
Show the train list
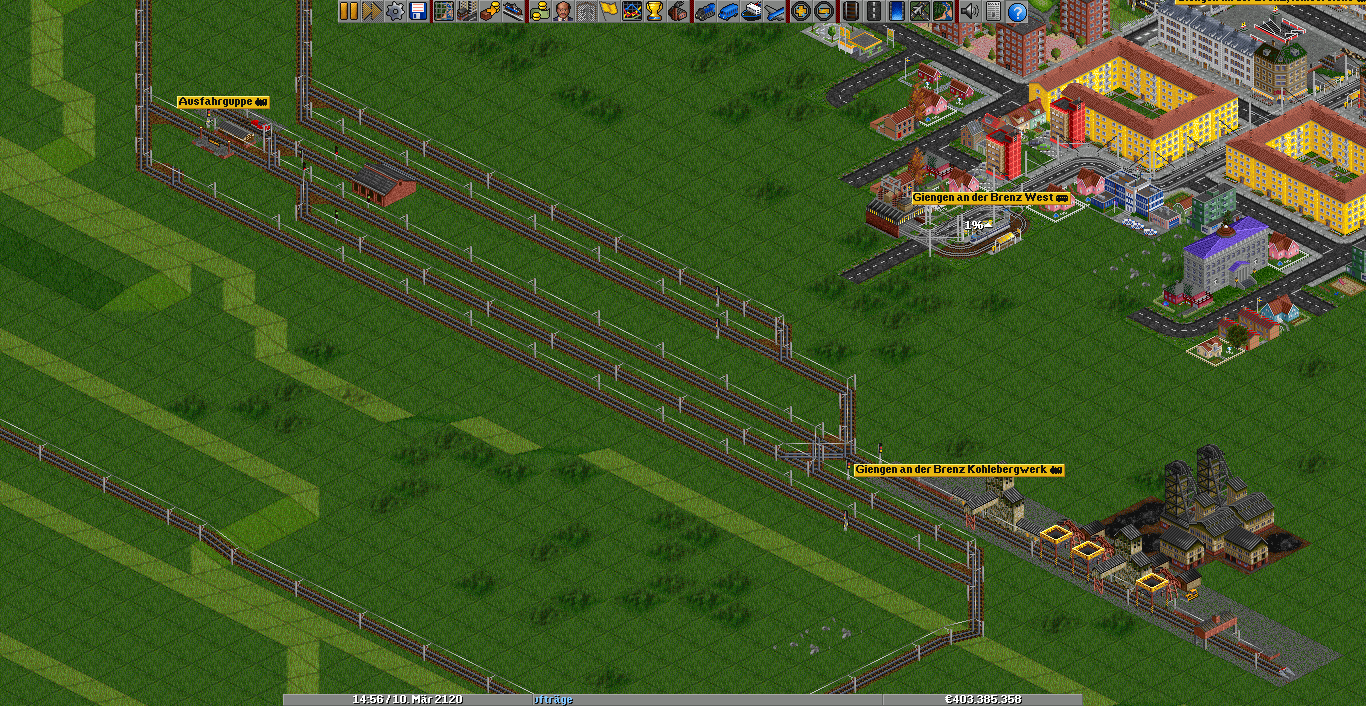coord(704,11)
